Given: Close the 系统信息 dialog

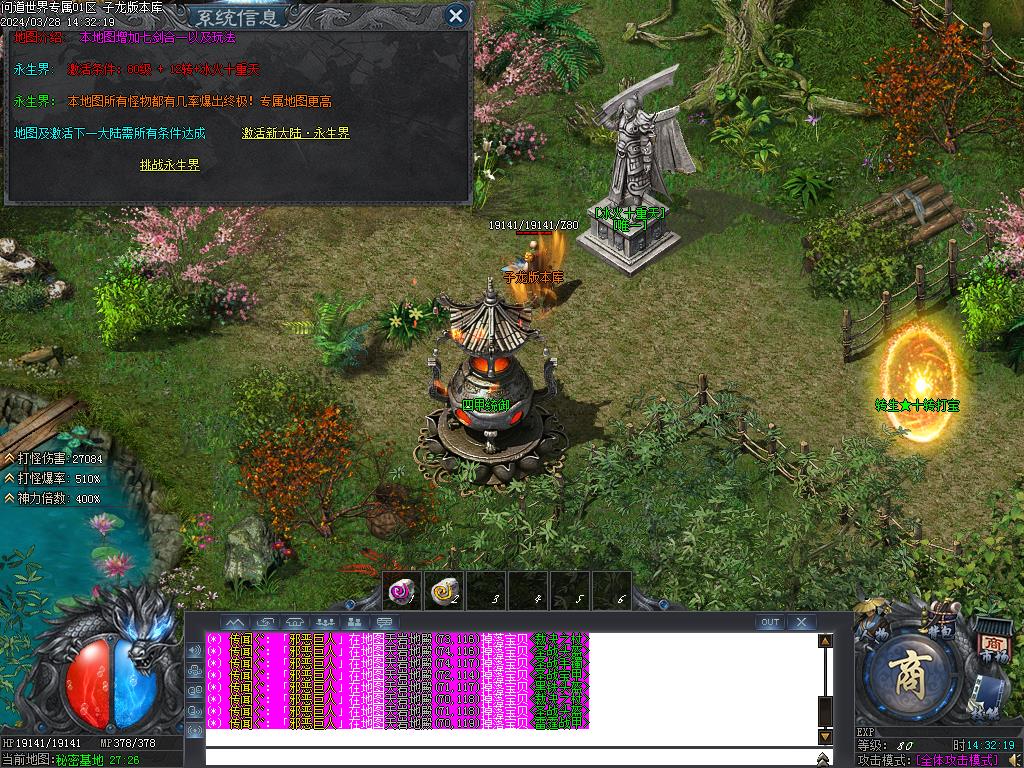Looking at the screenshot, I should [456, 15].
